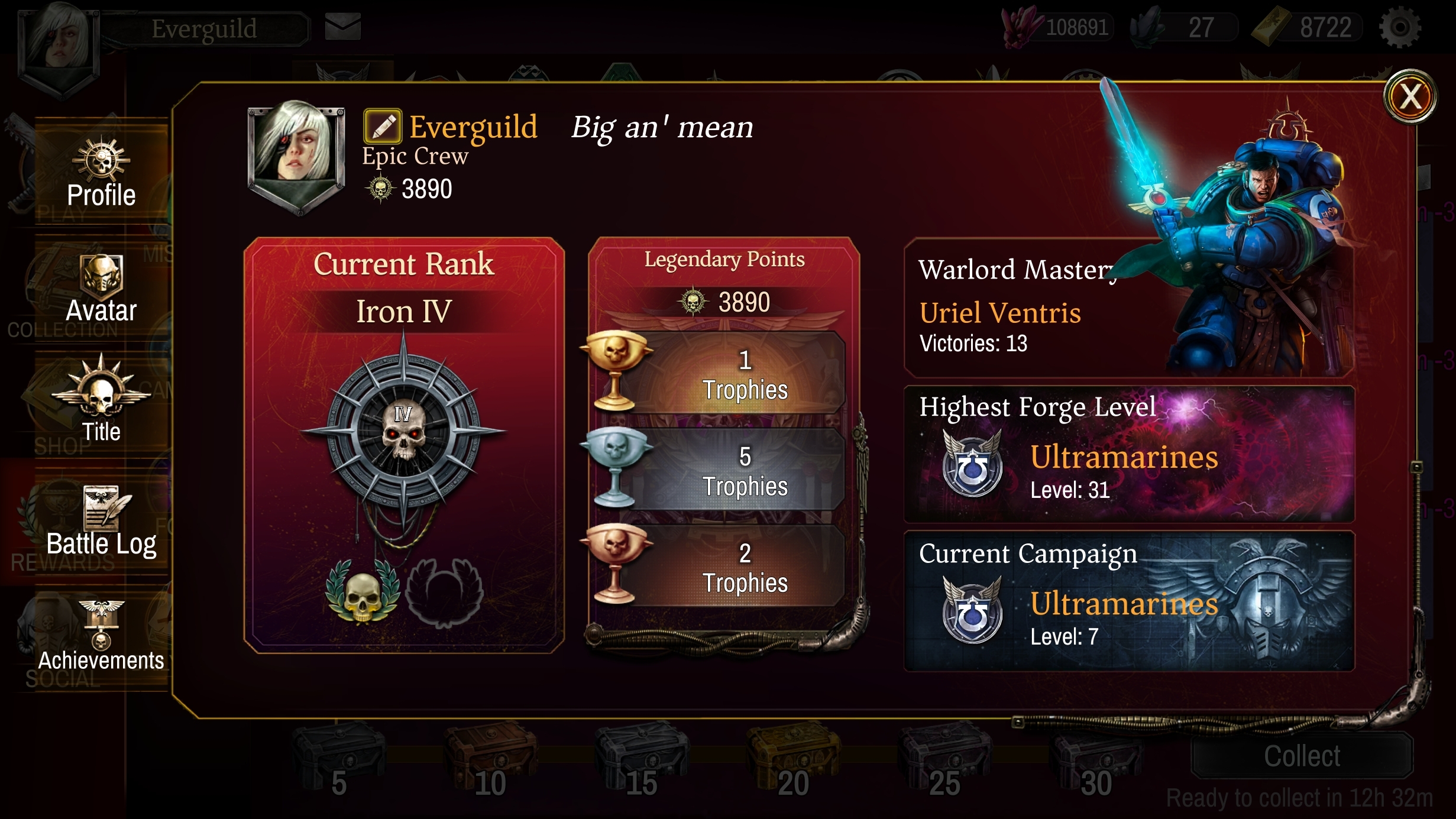Close the profile window
1456x819 pixels.
click(1410, 96)
